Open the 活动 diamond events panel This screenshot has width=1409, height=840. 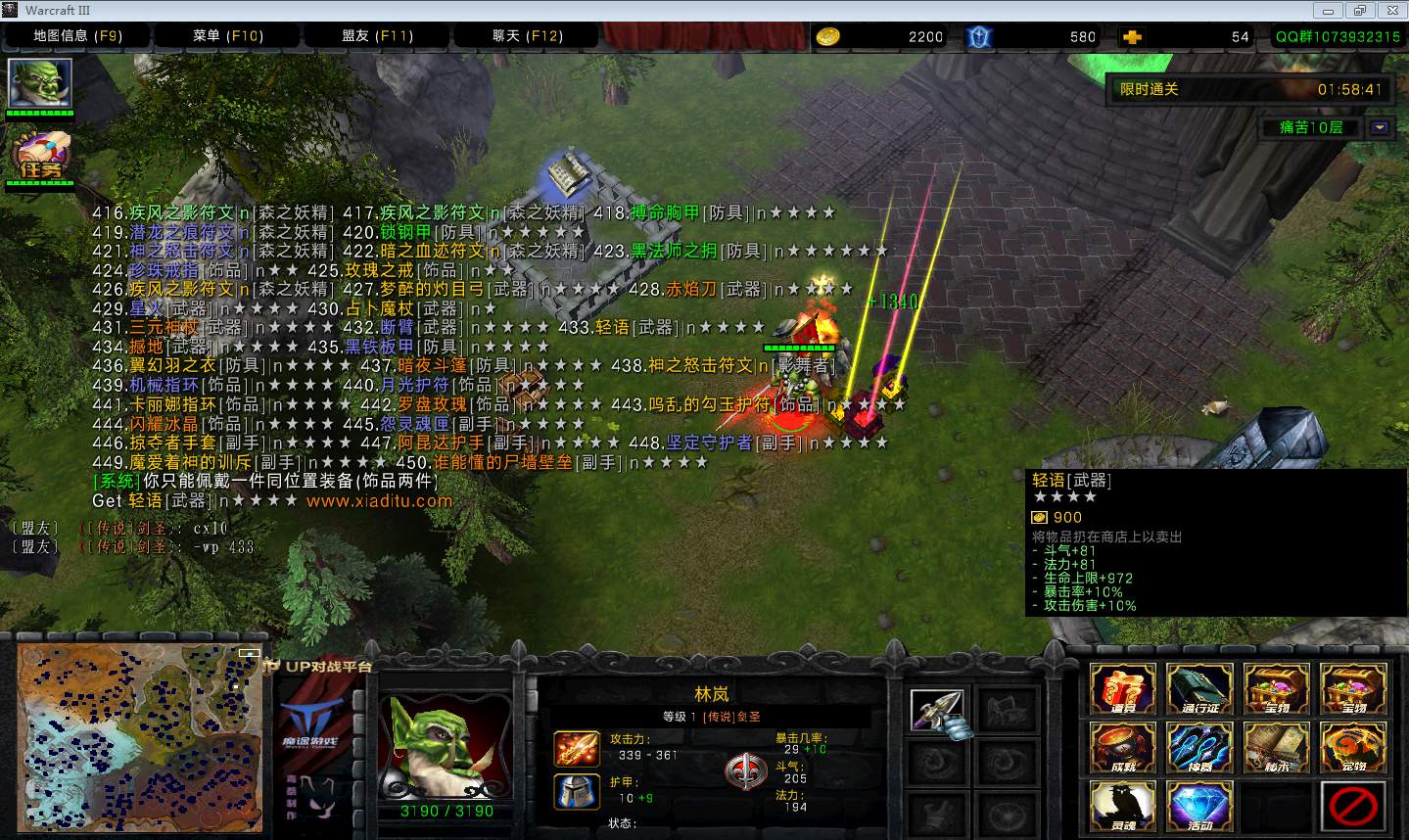point(1200,805)
